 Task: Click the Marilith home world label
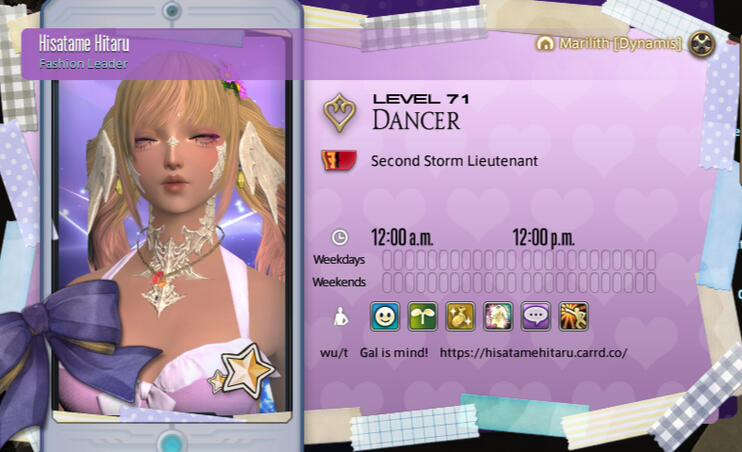pos(610,44)
